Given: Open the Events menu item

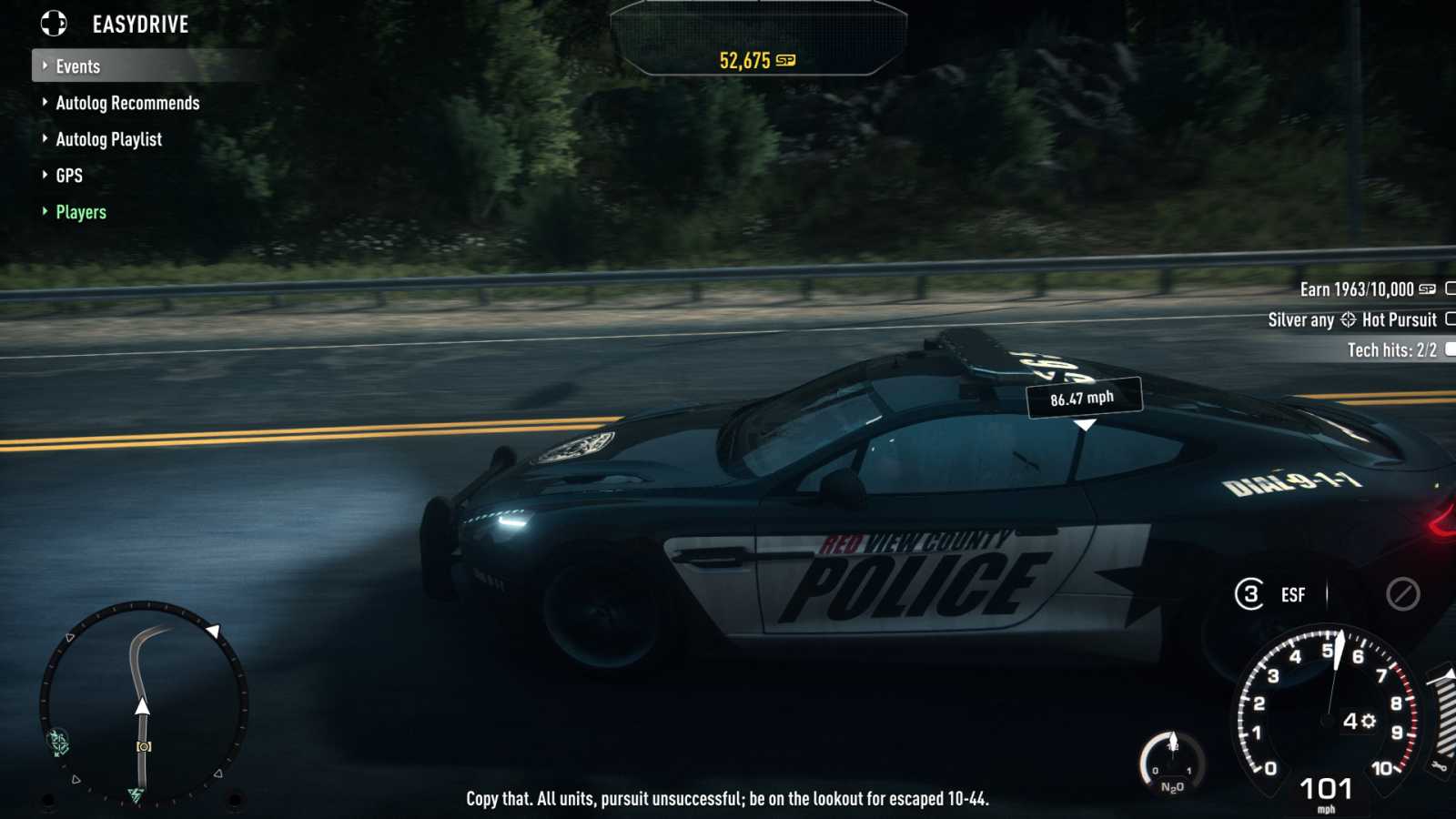Looking at the screenshot, I should tap(78, 66).
